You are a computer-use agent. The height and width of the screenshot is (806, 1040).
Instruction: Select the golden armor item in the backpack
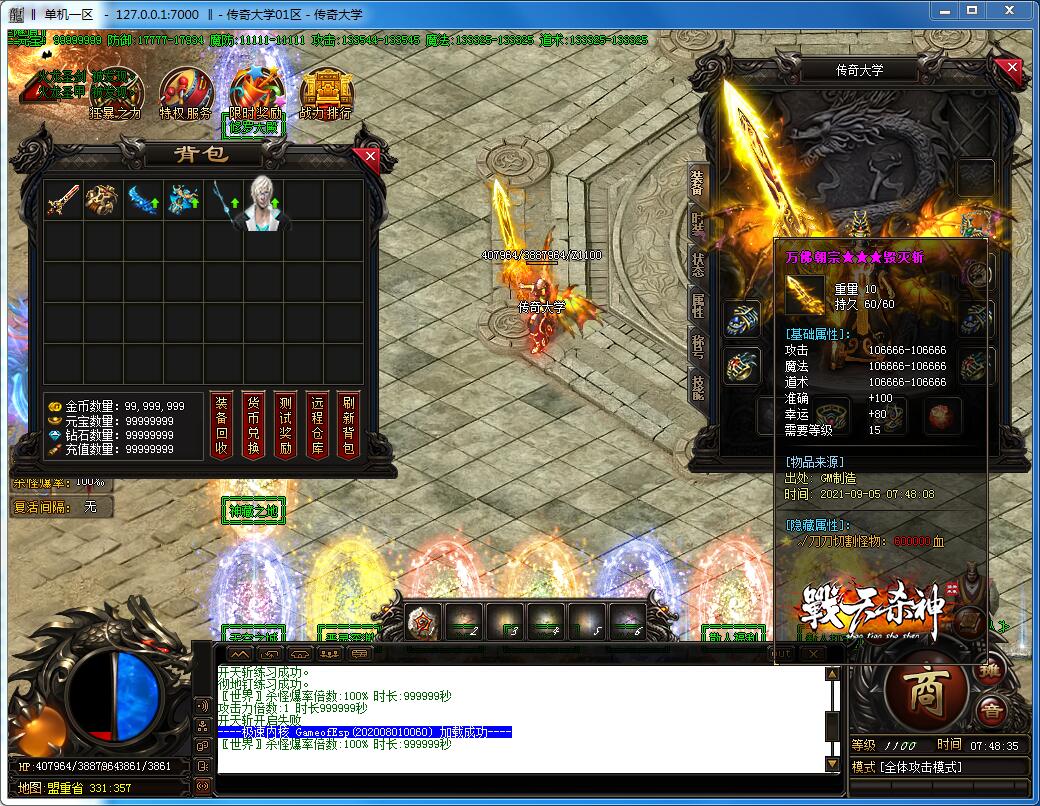102,201
